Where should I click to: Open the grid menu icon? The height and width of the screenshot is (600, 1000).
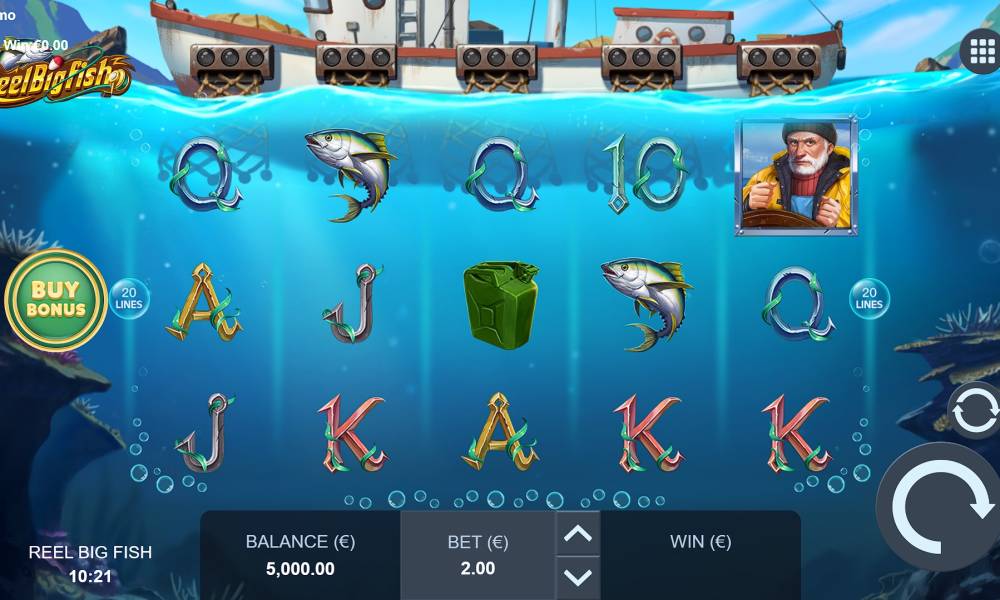(979, 50)
